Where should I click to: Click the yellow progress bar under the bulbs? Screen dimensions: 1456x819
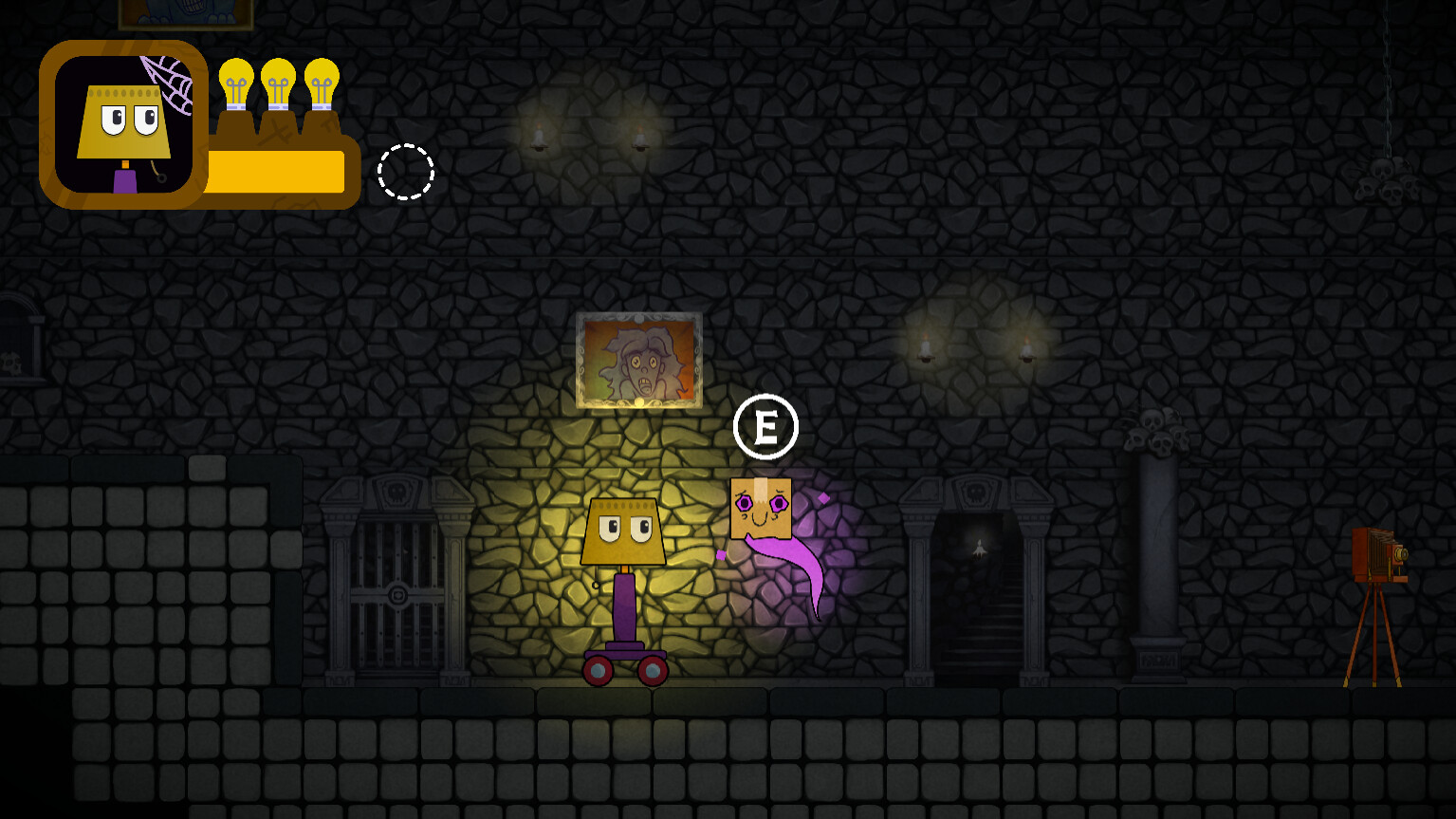pyautogui.click(x=275, y=171)
